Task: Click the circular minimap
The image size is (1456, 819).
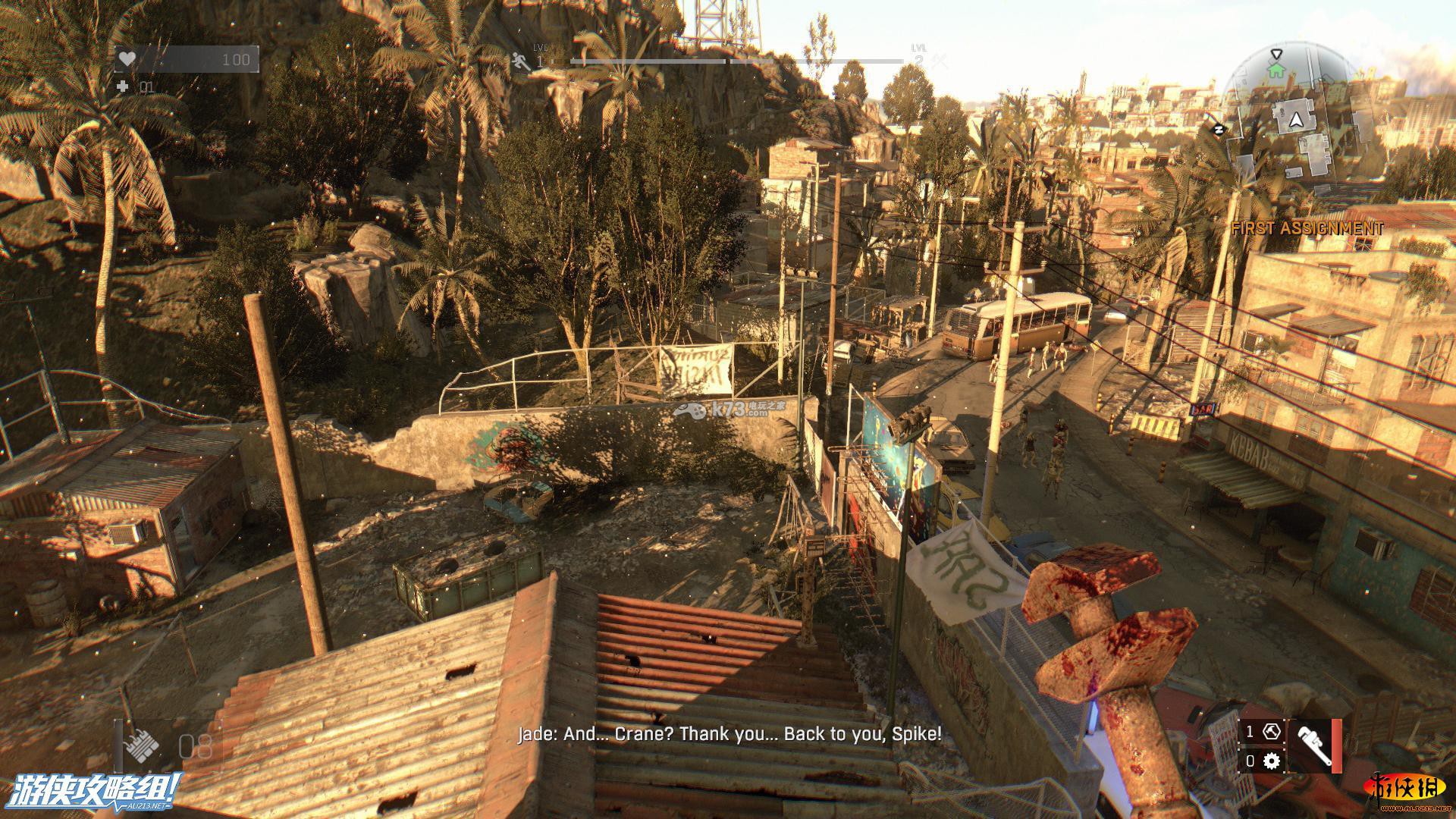Action: 1295,118
